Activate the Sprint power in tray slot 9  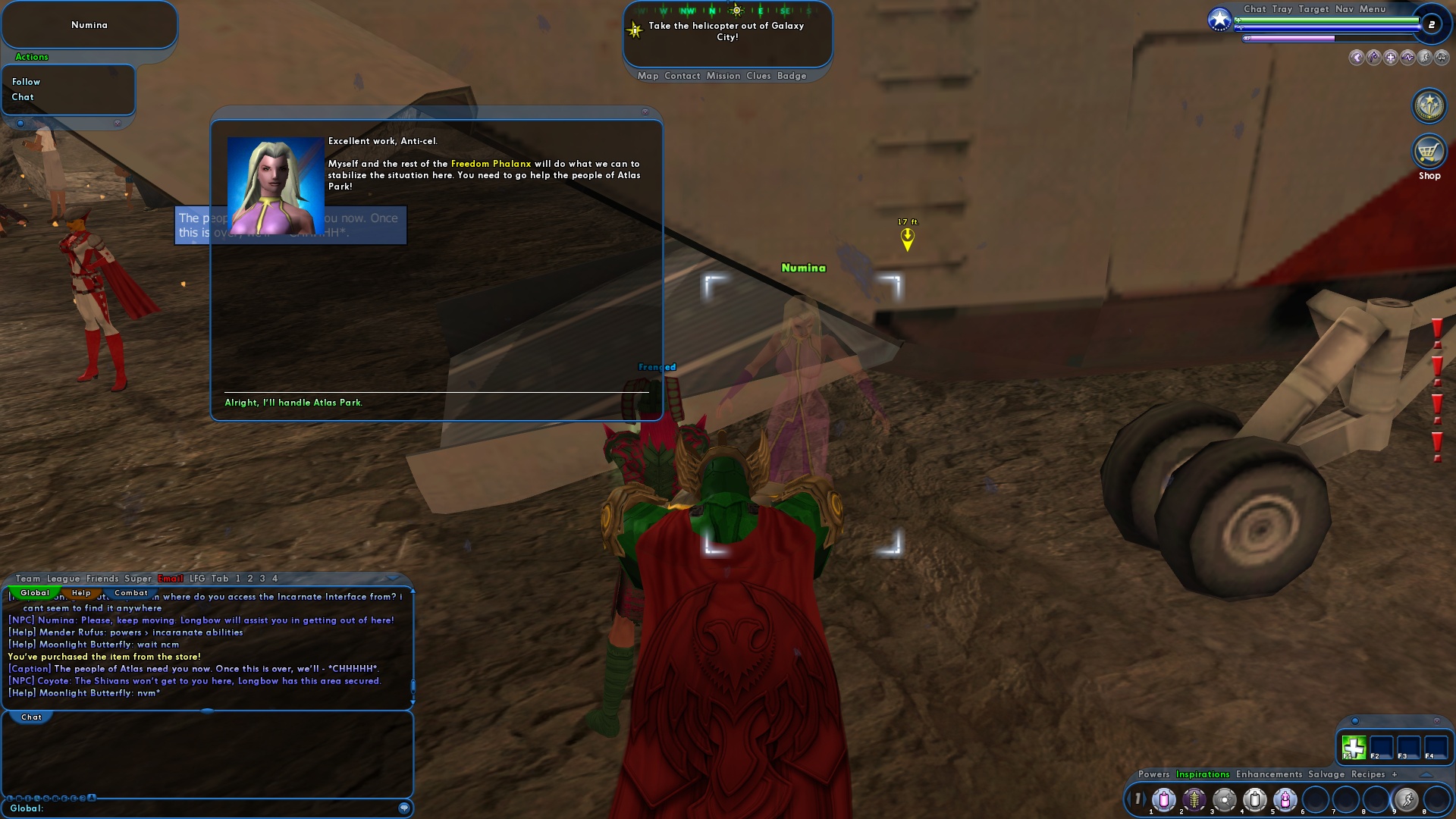pos(1407,800)
